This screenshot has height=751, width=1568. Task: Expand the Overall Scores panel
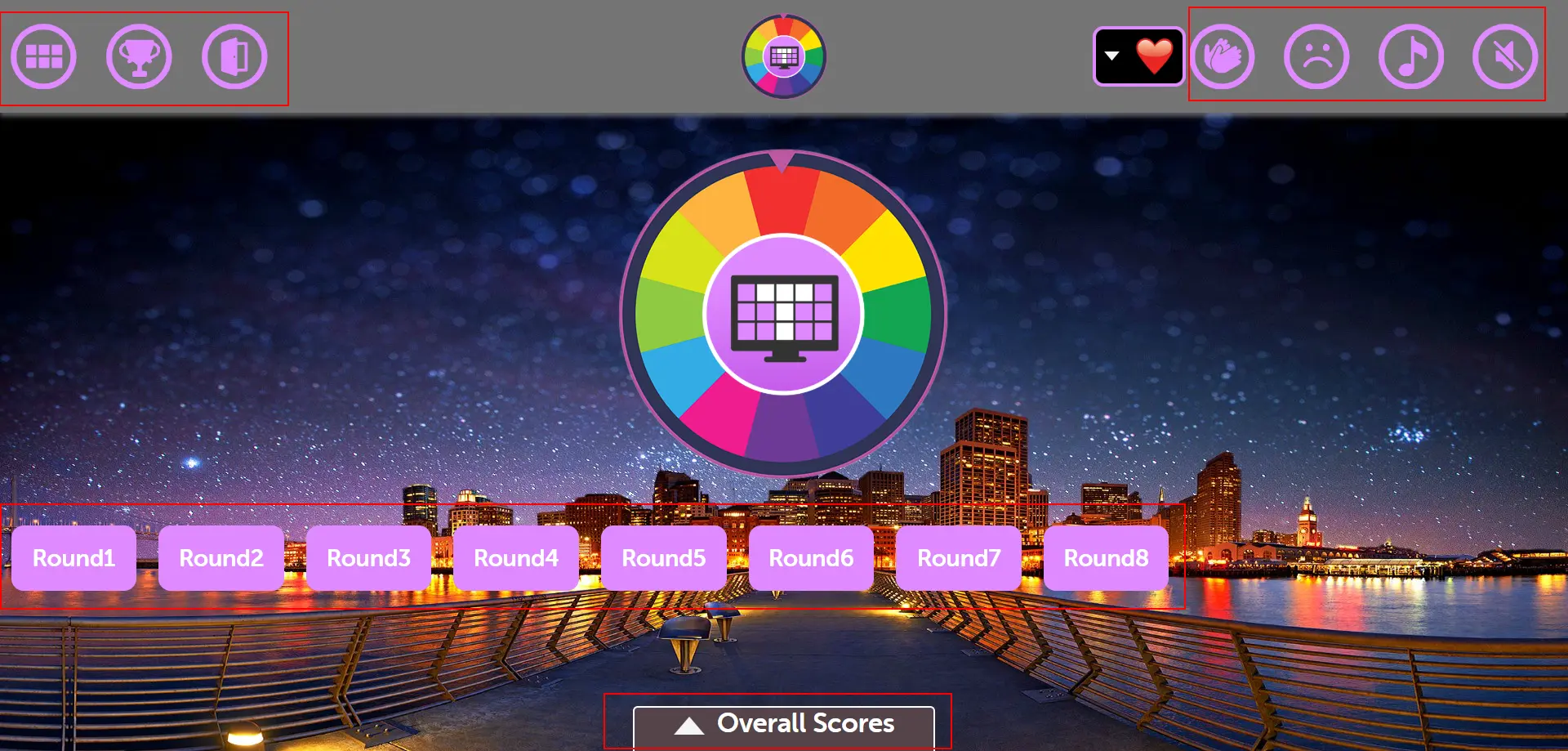click(784, 722)
